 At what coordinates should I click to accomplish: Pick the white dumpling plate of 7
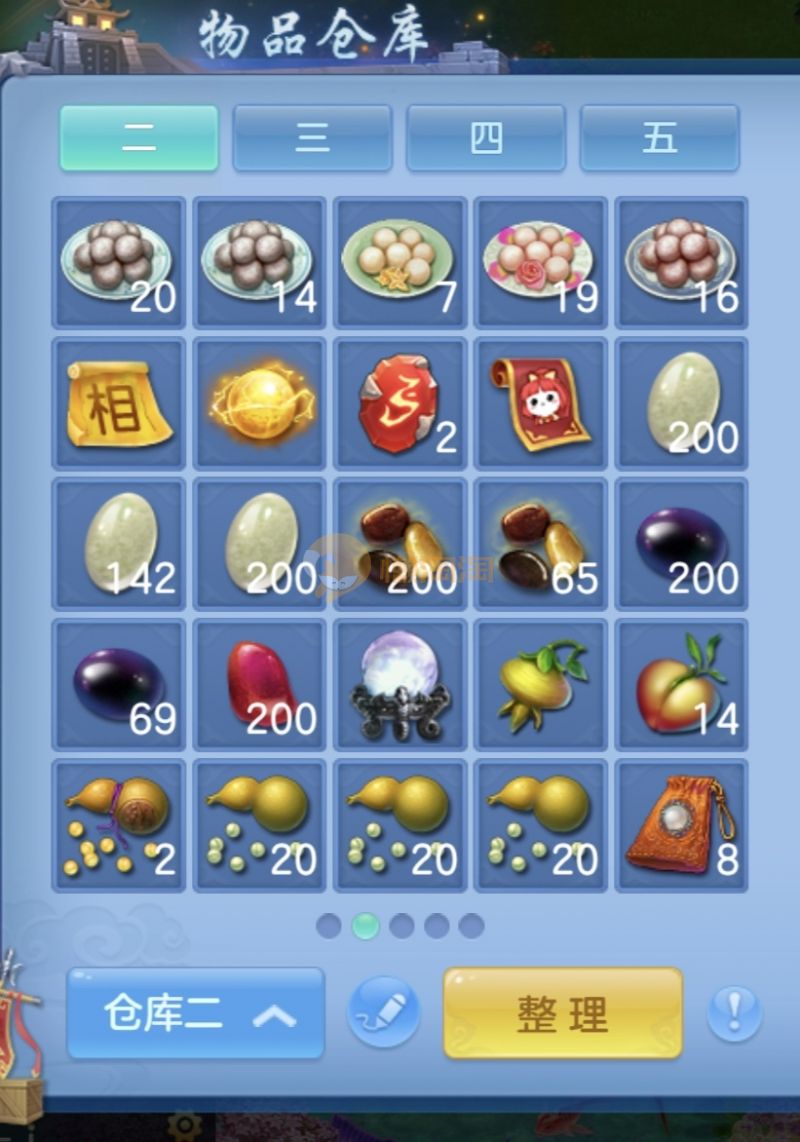click(400, 262)
